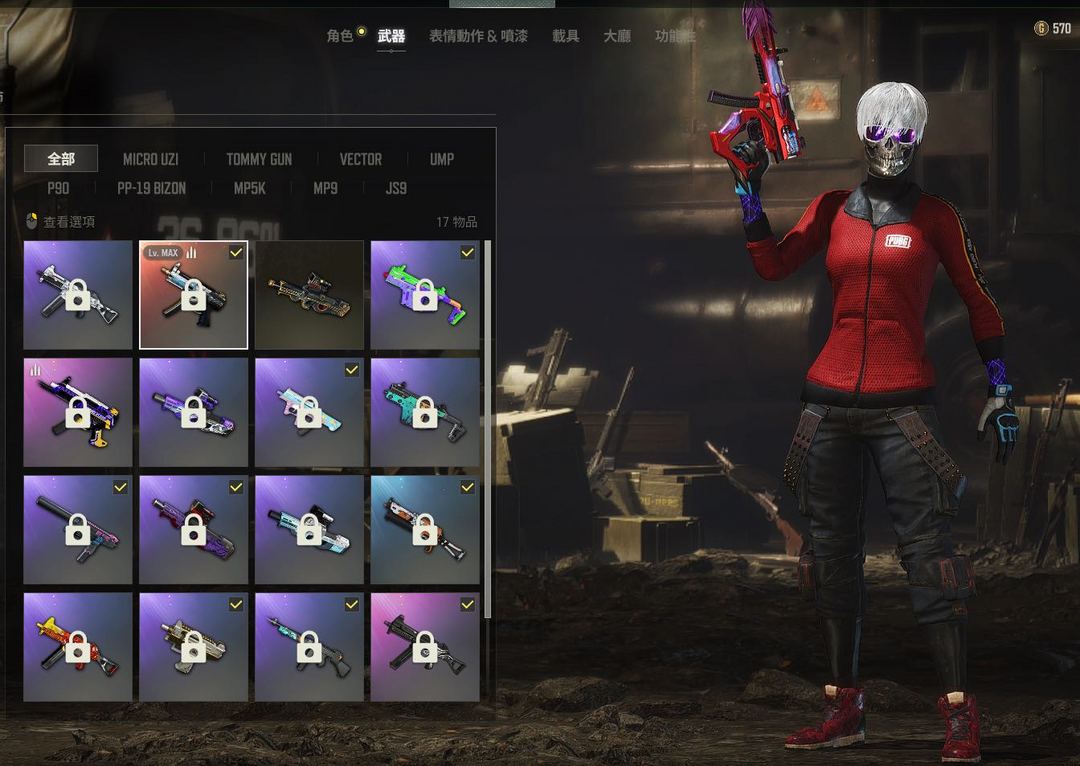Show JS9 weapon skins
The height and width of the screenshot is (766, 1080).
pos(396,188)
